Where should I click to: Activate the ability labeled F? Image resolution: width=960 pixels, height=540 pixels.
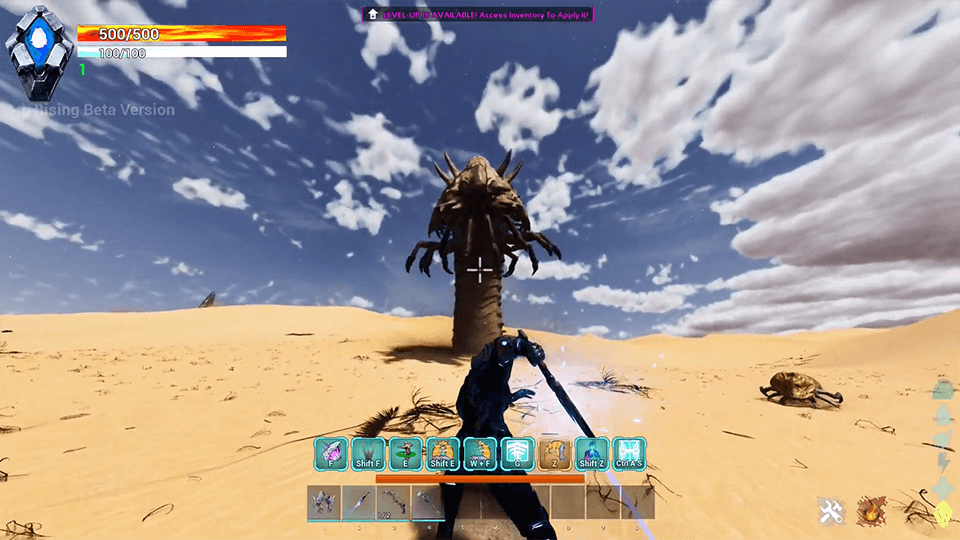point(331,454)
